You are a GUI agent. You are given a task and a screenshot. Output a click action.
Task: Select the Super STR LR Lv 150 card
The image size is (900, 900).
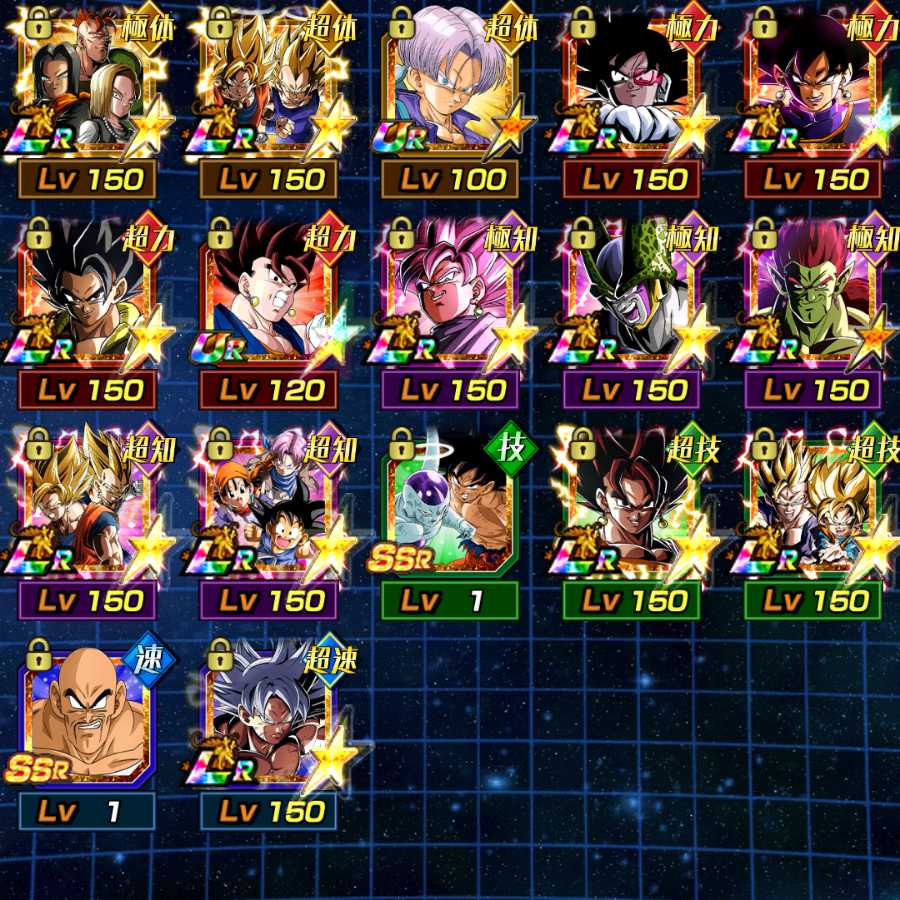[87, 300]
